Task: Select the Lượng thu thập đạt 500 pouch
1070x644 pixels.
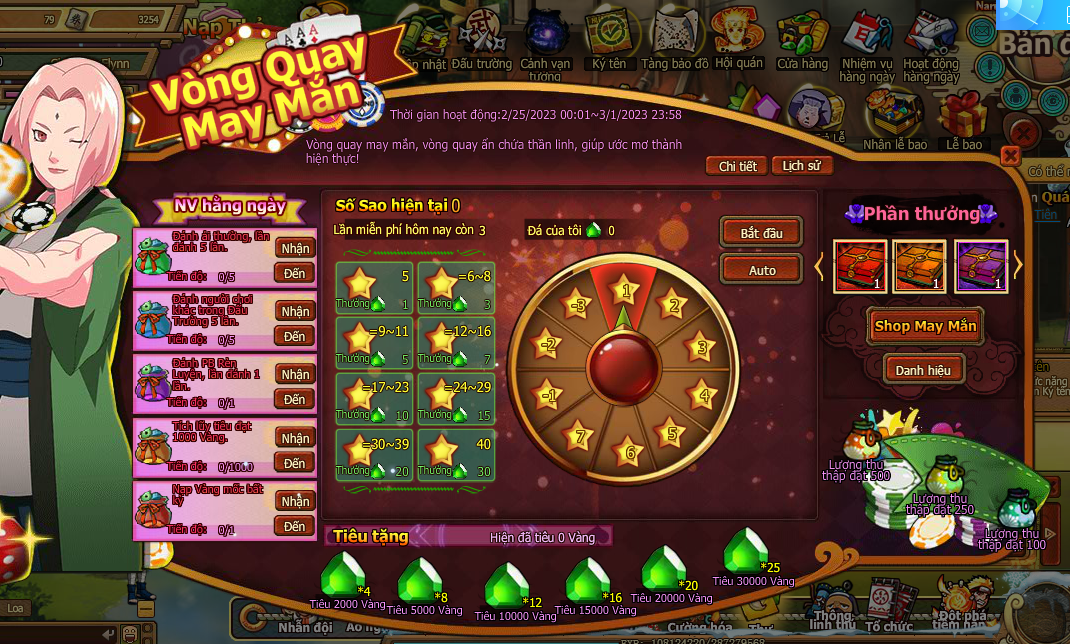Action: coord(864,443)
